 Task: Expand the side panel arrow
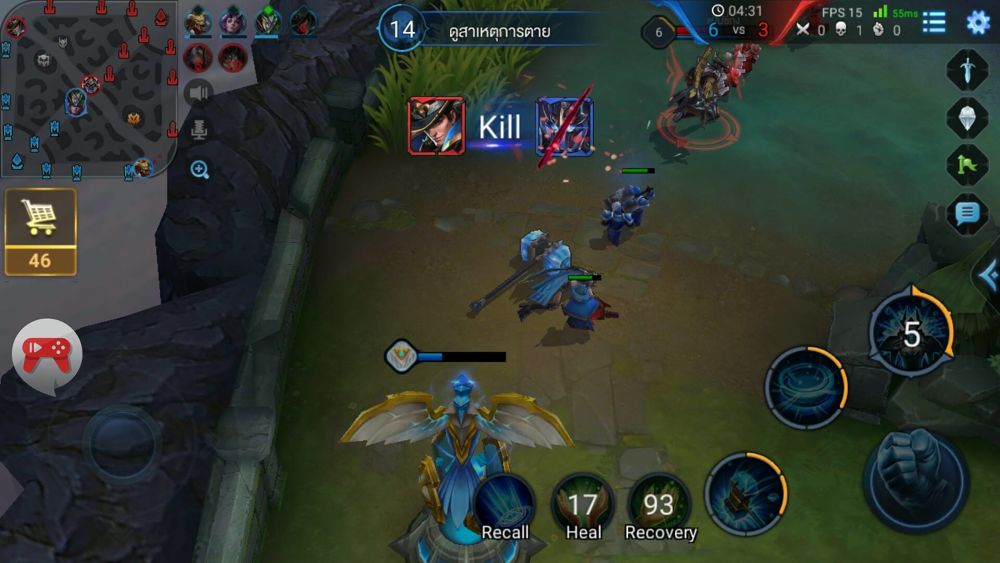988,273
